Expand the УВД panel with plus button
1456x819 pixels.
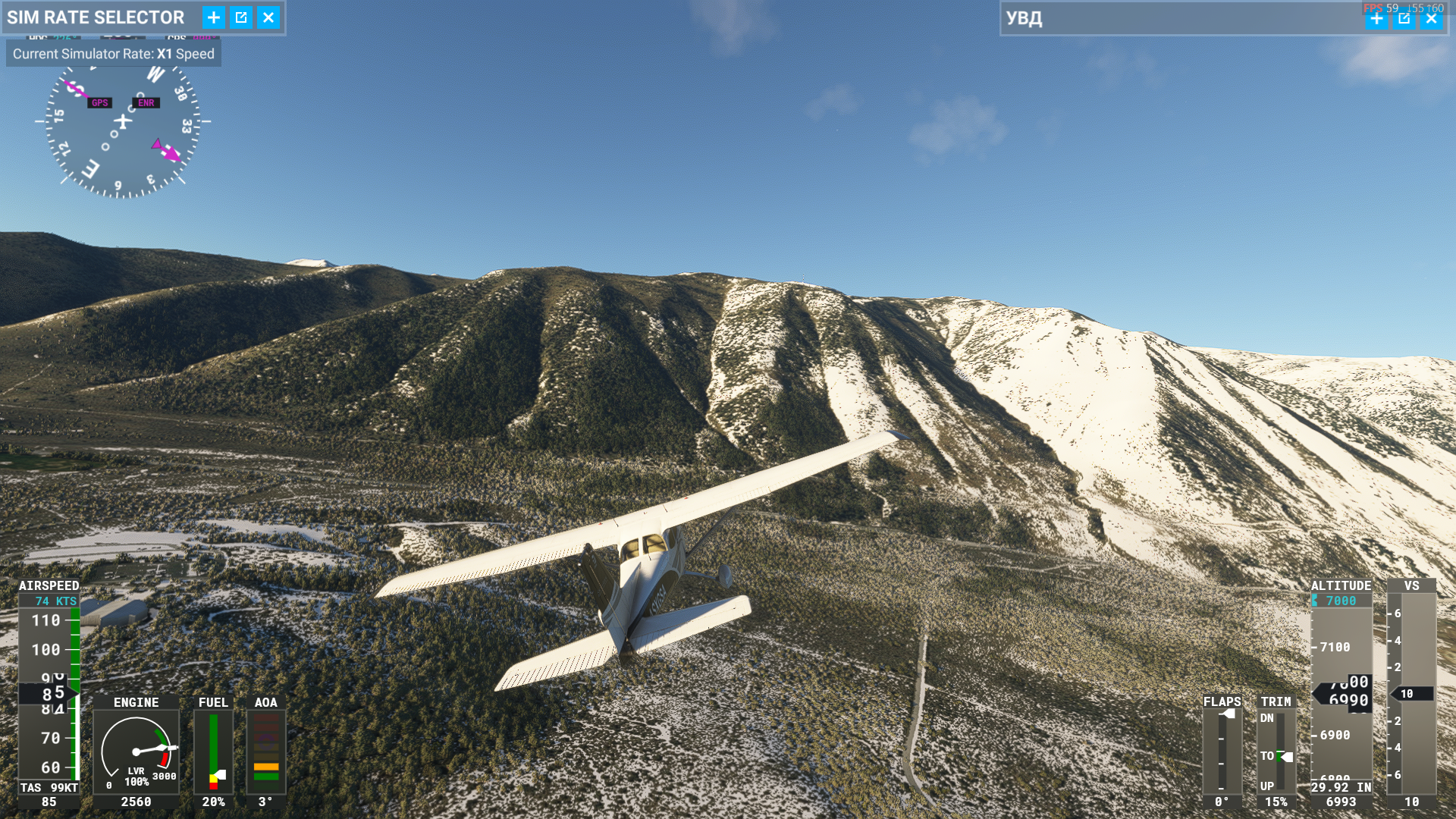click(x=1376, y=19)
